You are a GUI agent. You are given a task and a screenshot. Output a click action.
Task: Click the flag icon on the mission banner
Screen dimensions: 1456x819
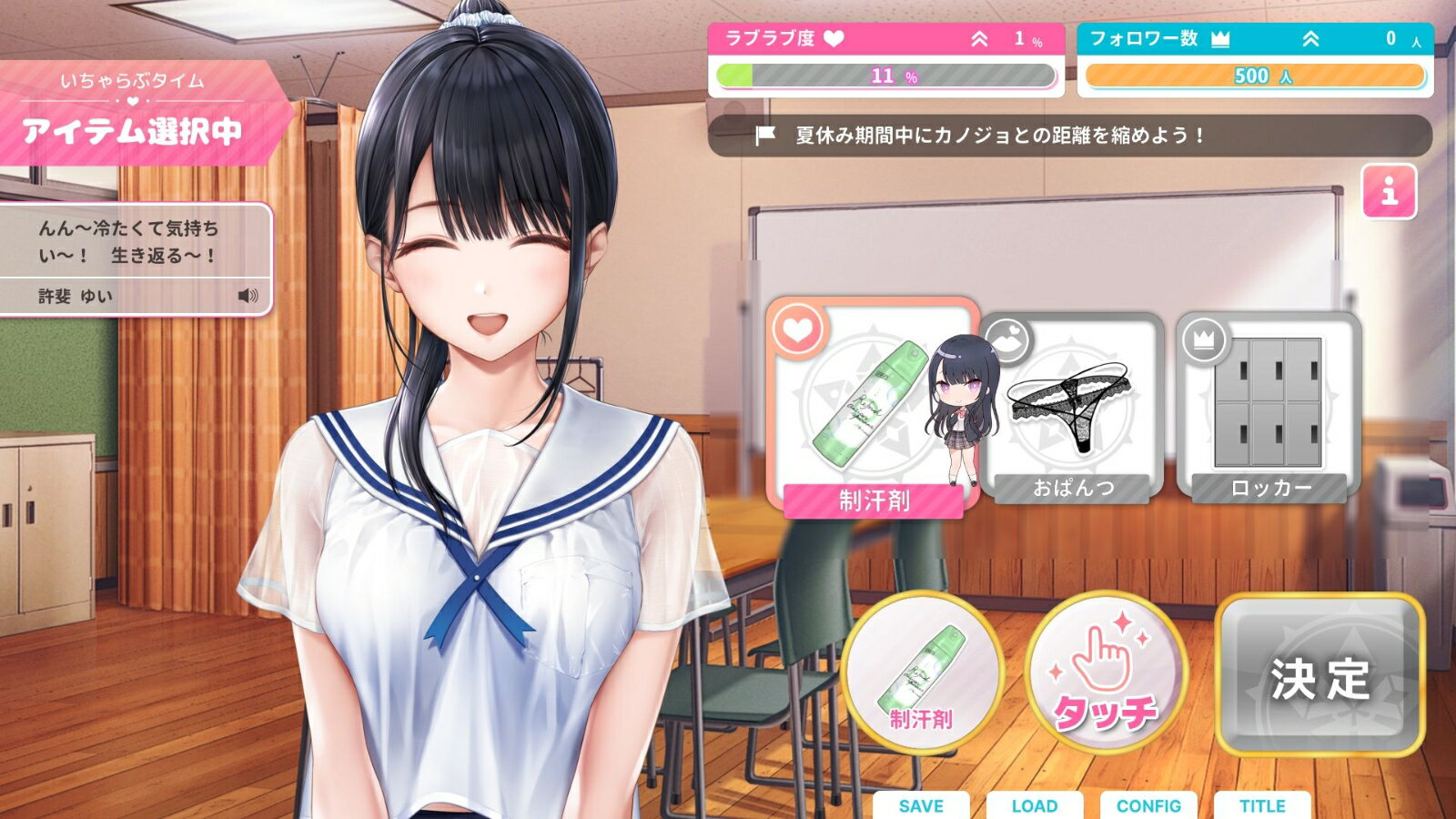(x=763, y=135)
